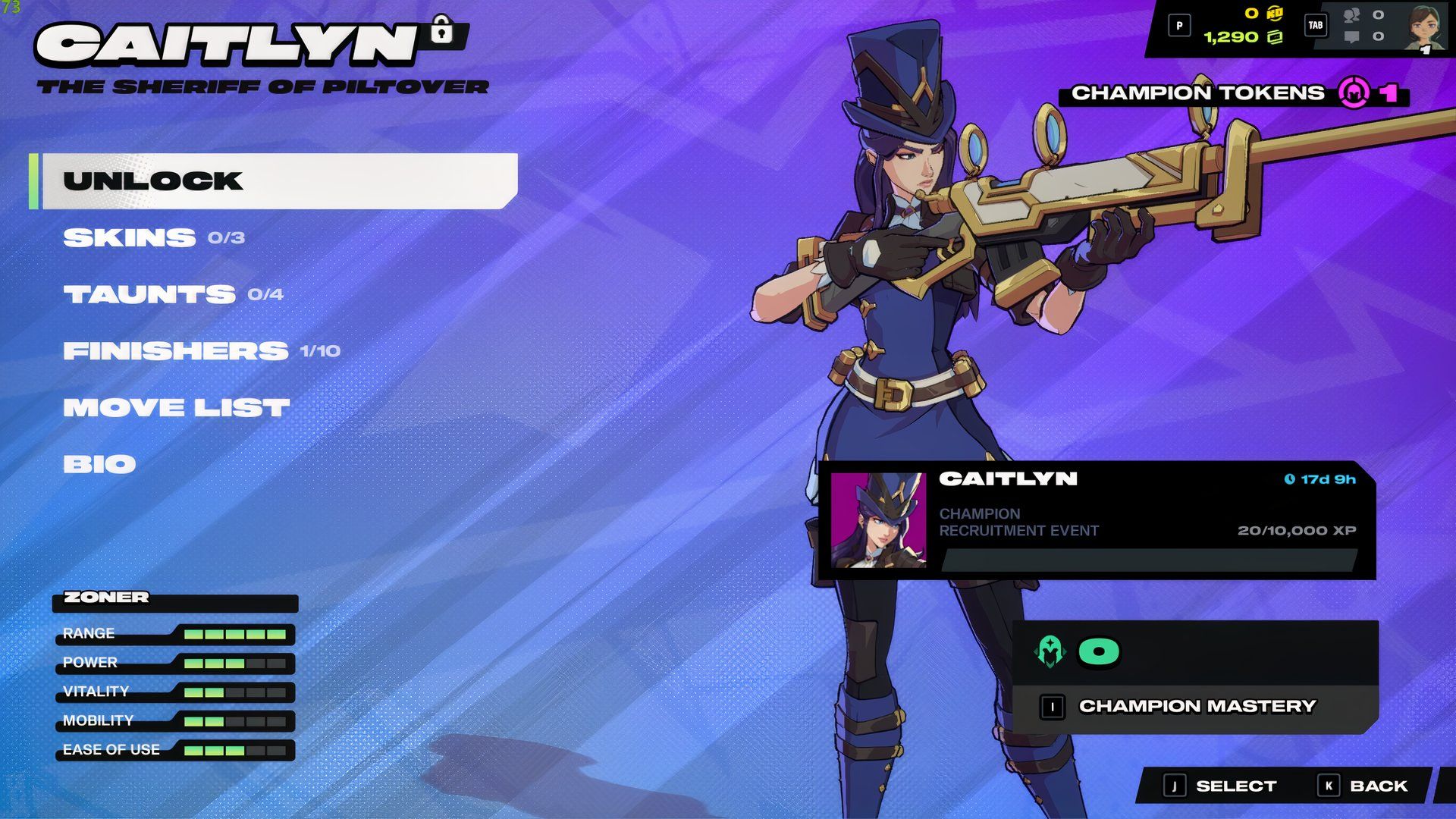Toggle the green mastery pill indicator

(1100, 651)
